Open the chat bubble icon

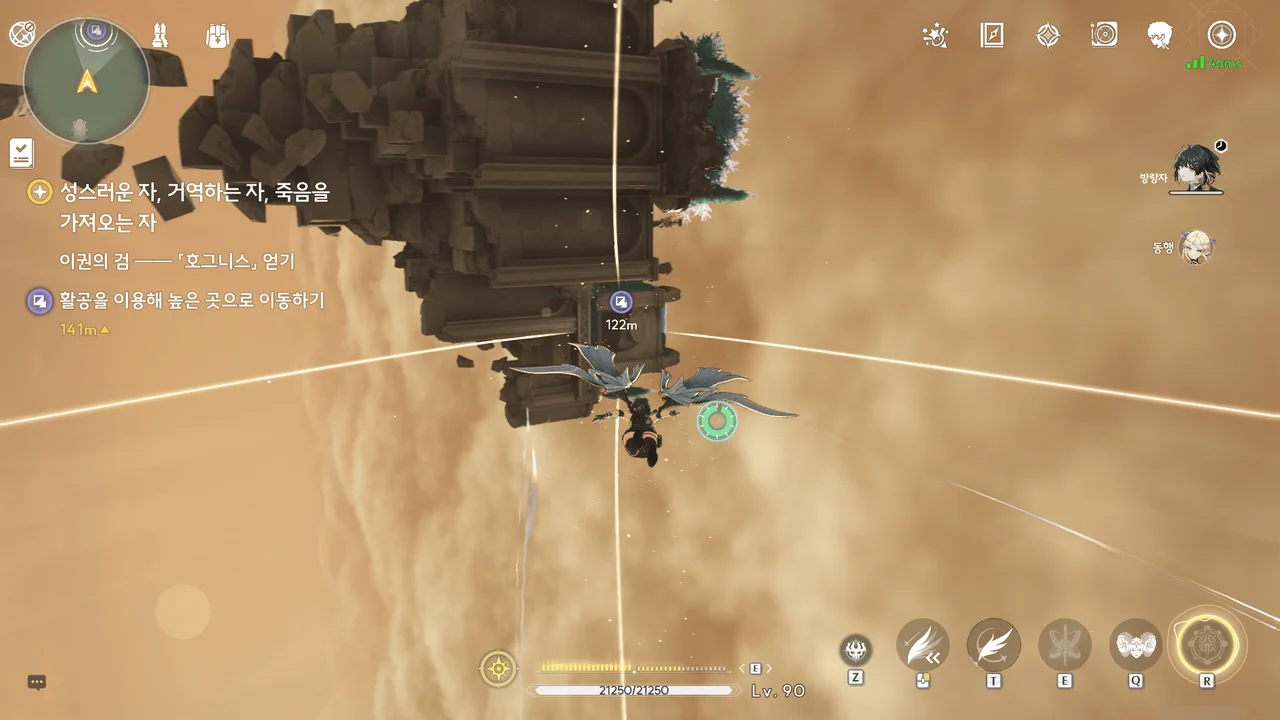37,683
